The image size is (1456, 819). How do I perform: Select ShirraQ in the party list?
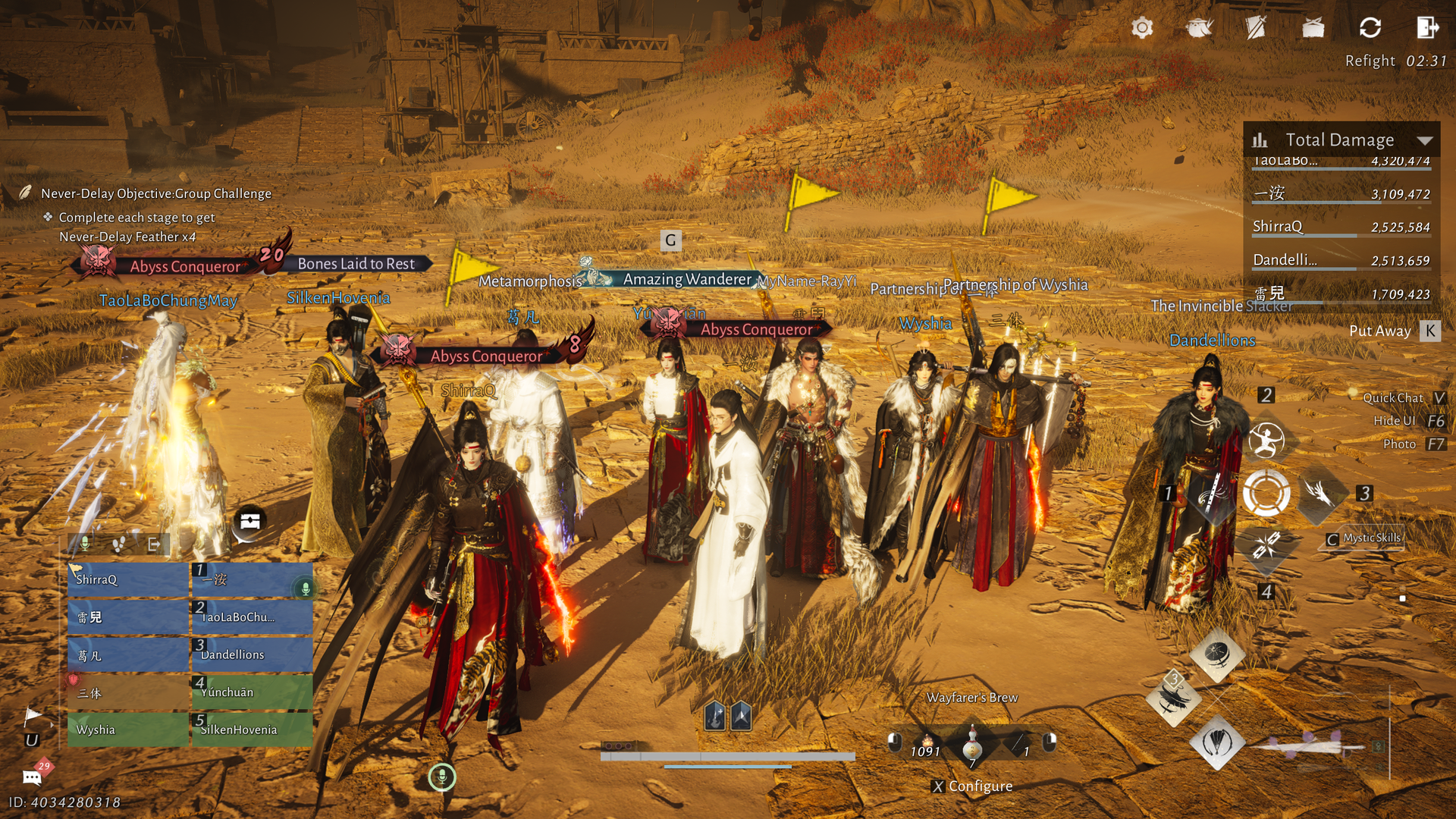click(x=127, y=579)
